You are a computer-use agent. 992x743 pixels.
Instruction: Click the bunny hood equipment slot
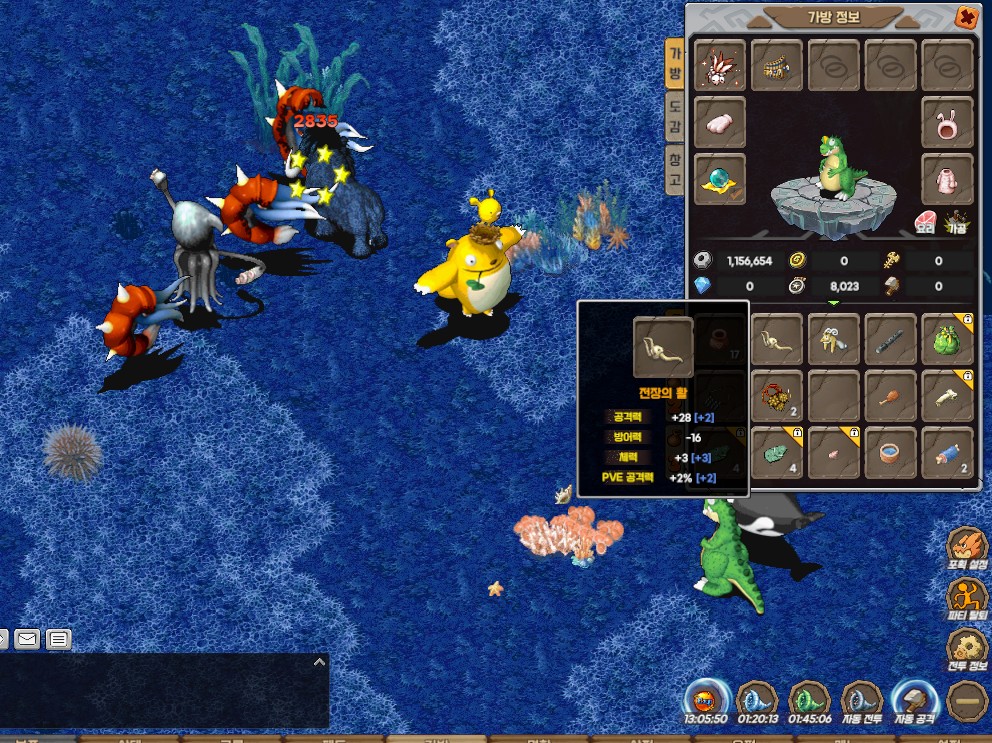[946, 124]
